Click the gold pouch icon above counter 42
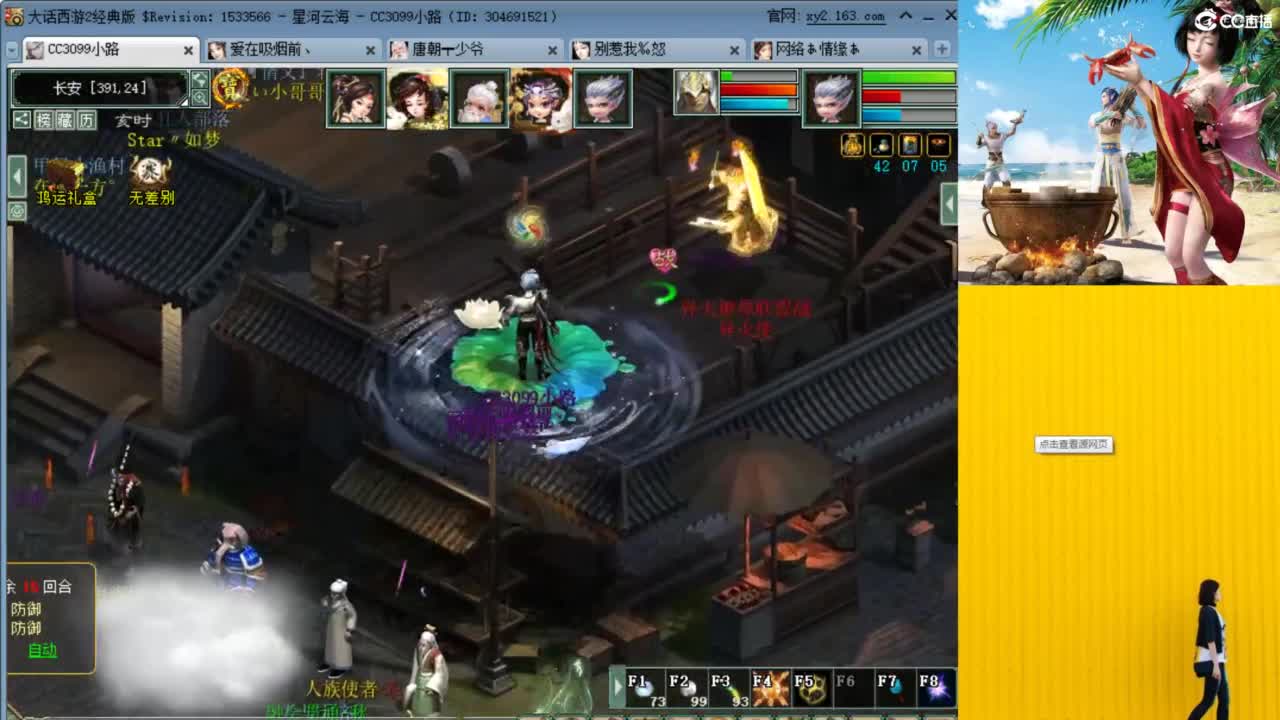1280x720 pixels. pyautogui.click(x=852, y=145)
